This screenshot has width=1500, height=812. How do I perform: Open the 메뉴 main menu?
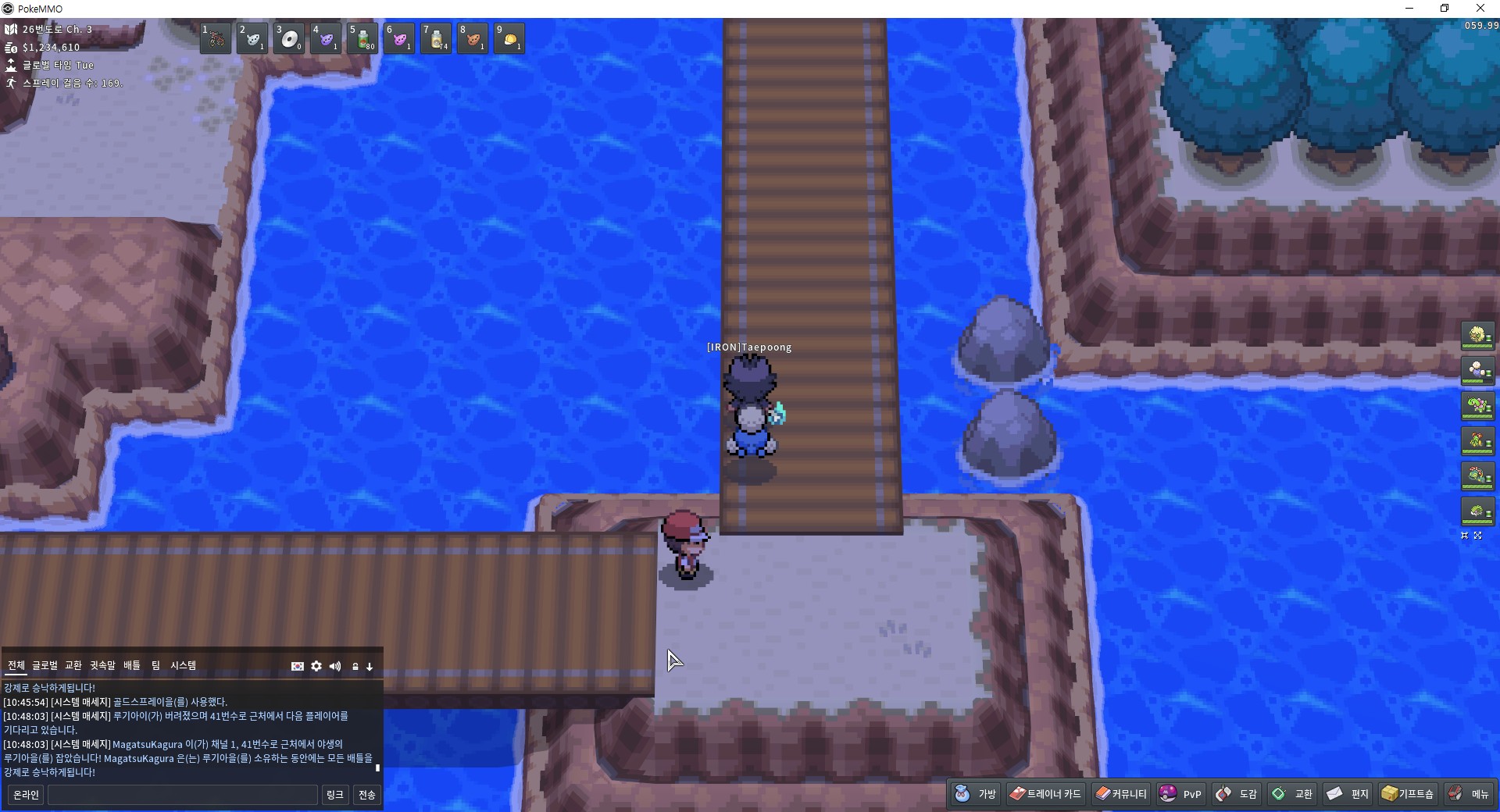(x=1469, y=794)
